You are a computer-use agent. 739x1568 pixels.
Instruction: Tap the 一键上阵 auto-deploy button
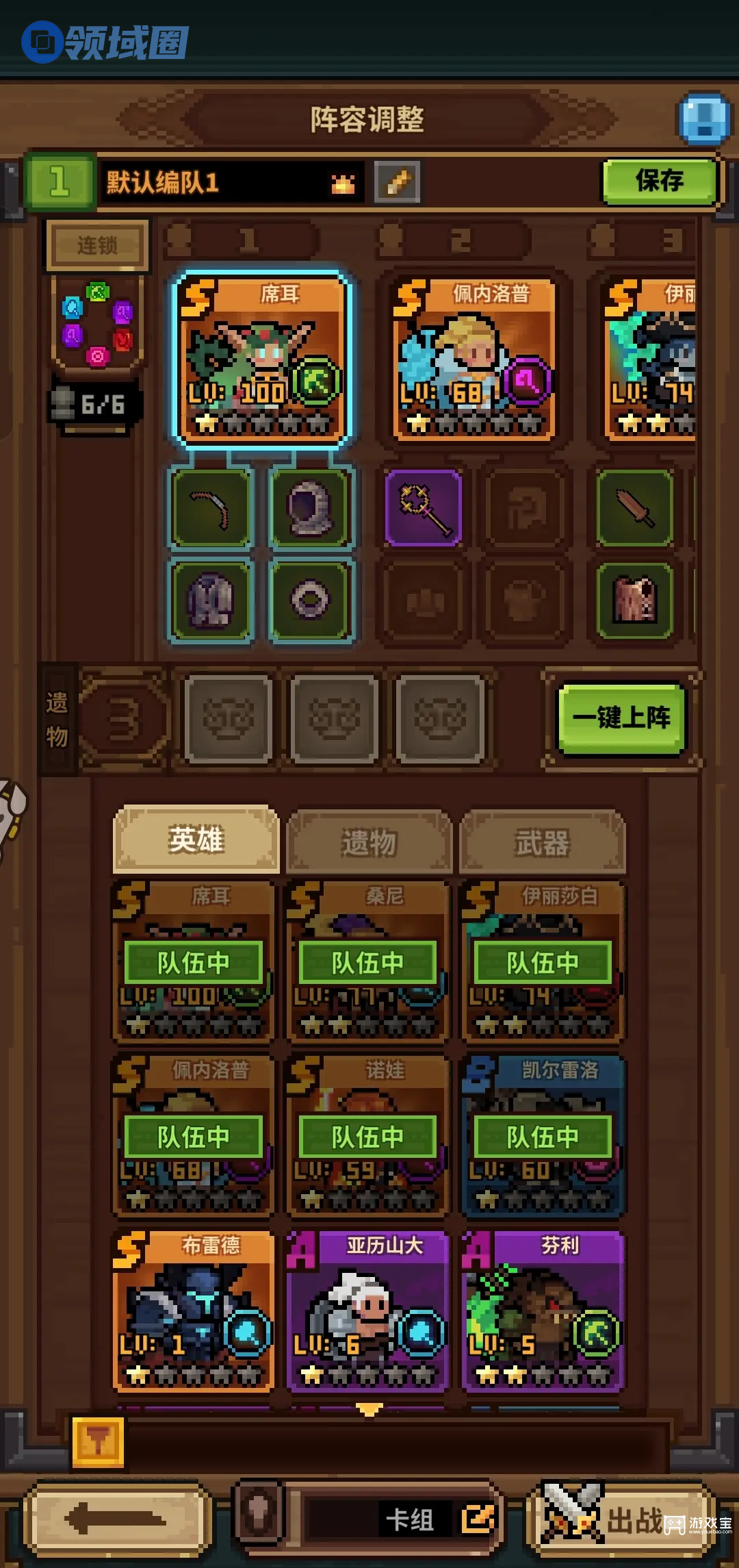click(x=621, y=718)
